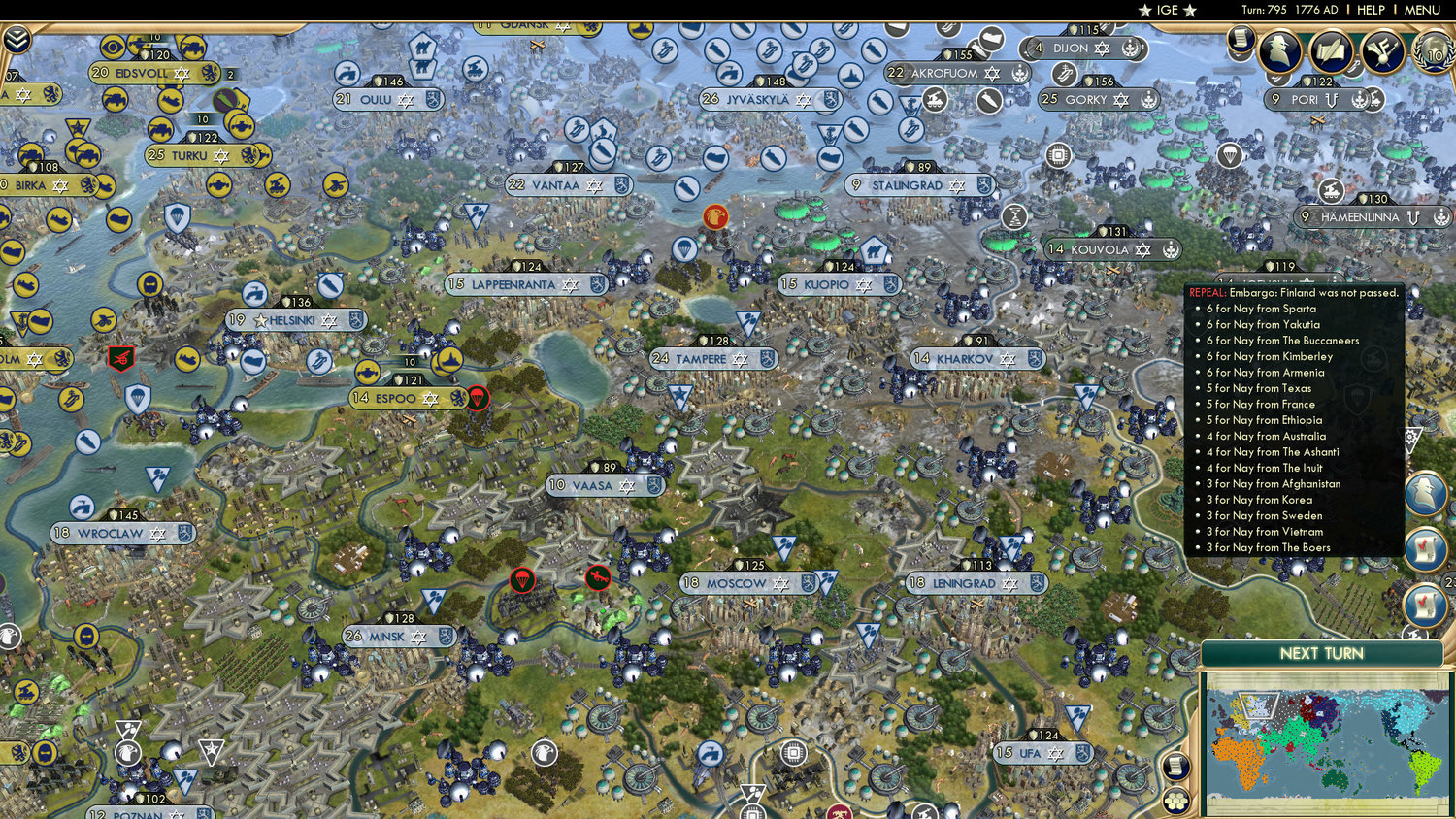Select the Moscow city banner

pyautogui.click(x=742, y=583)
